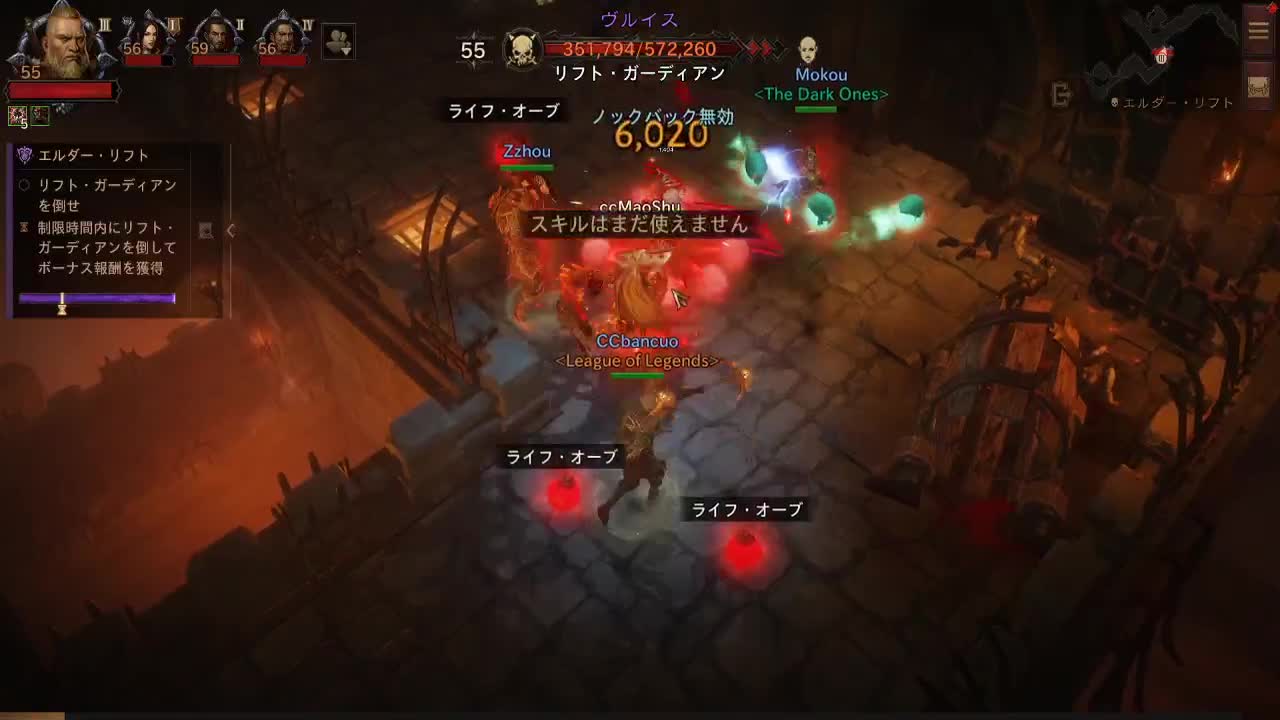Click the circle bullet next to the kill objective
1280x720 pixels.
[24, 184]
